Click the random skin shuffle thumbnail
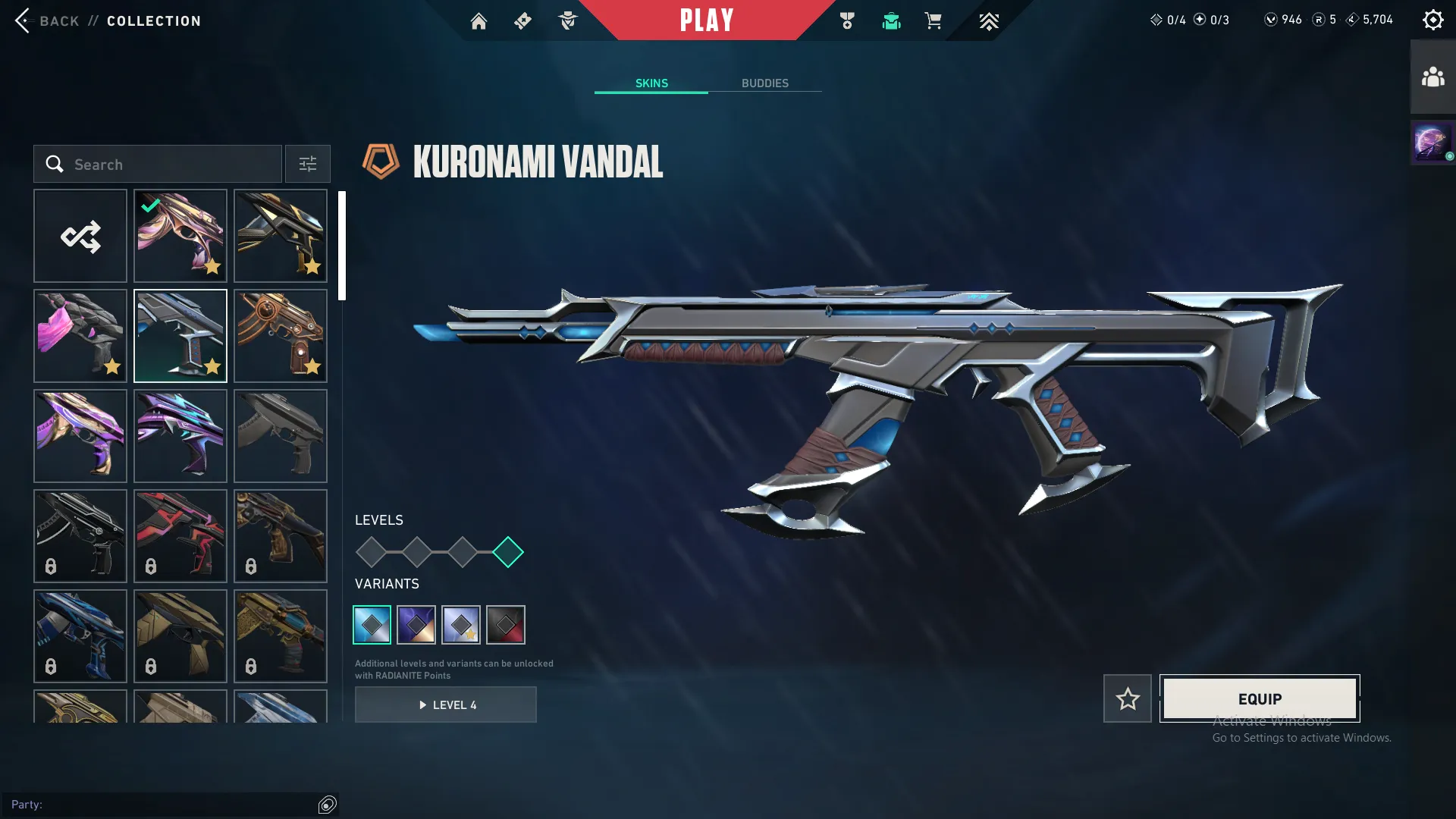This screenshot has height=819, width=1456. coord(80,236)
